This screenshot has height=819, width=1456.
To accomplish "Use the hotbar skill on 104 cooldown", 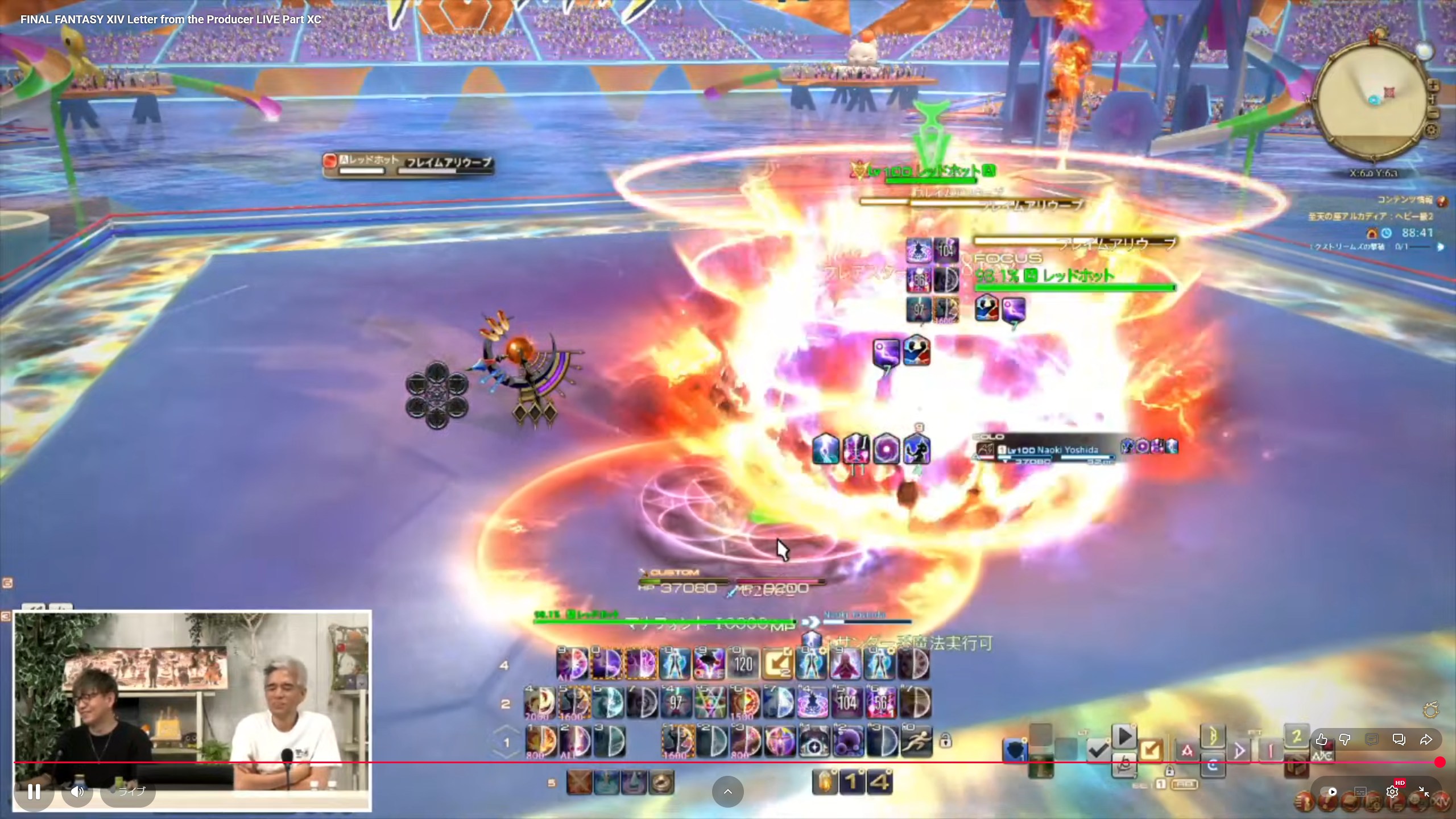I will pyautogui.click(x=847, y=702).
